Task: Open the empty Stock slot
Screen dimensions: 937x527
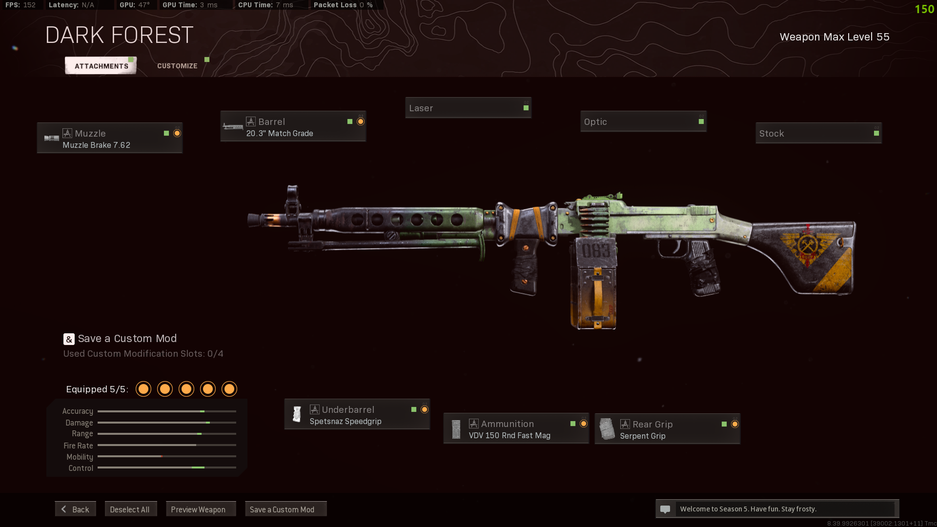Action: [818, 134]
